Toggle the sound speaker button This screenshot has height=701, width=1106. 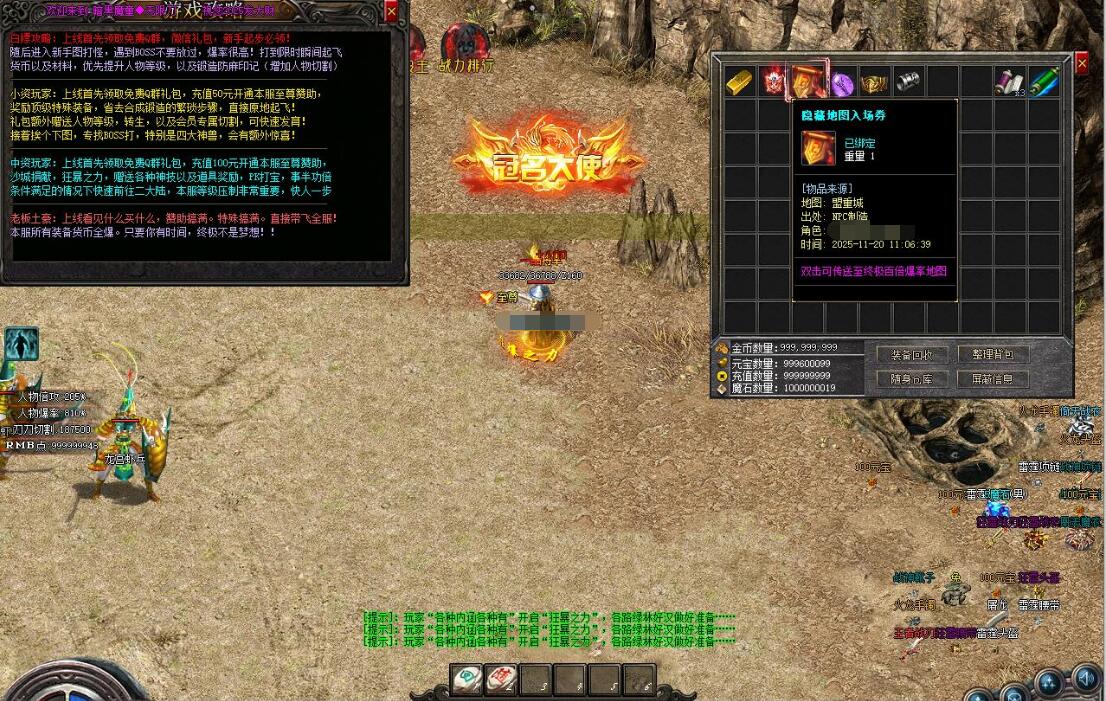(1085, 681)
